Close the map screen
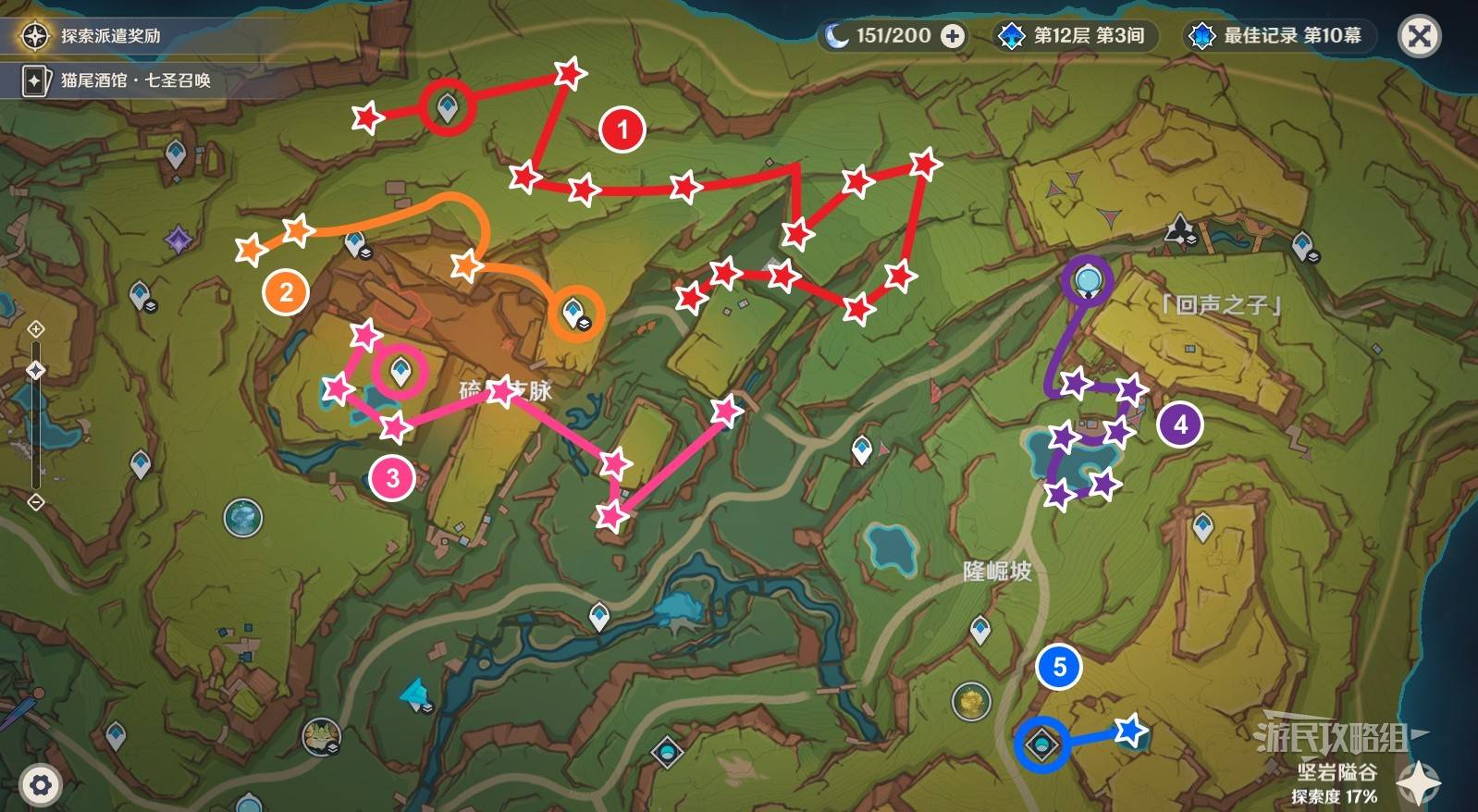Screen dimensions: 1478x812 [x=1419, y=37]
